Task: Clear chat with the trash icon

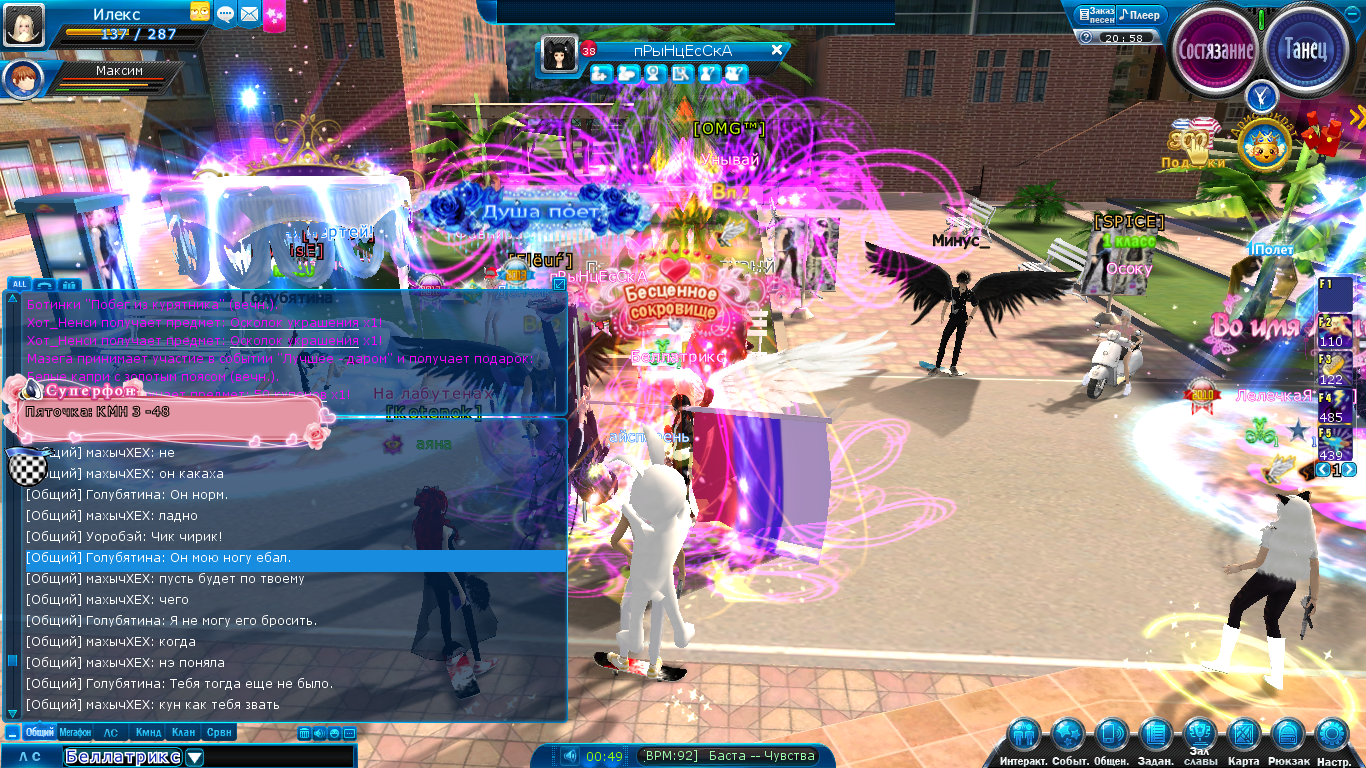Action: click(304, 733)
